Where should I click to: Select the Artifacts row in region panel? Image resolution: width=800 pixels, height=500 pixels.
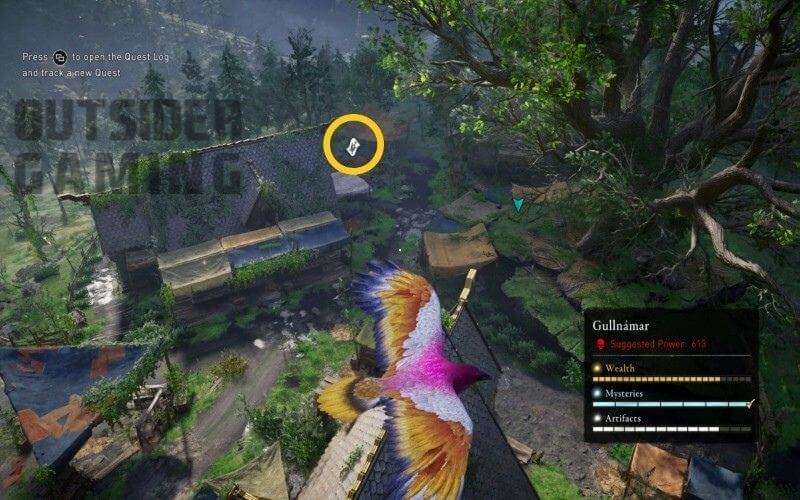coord(670,423)
